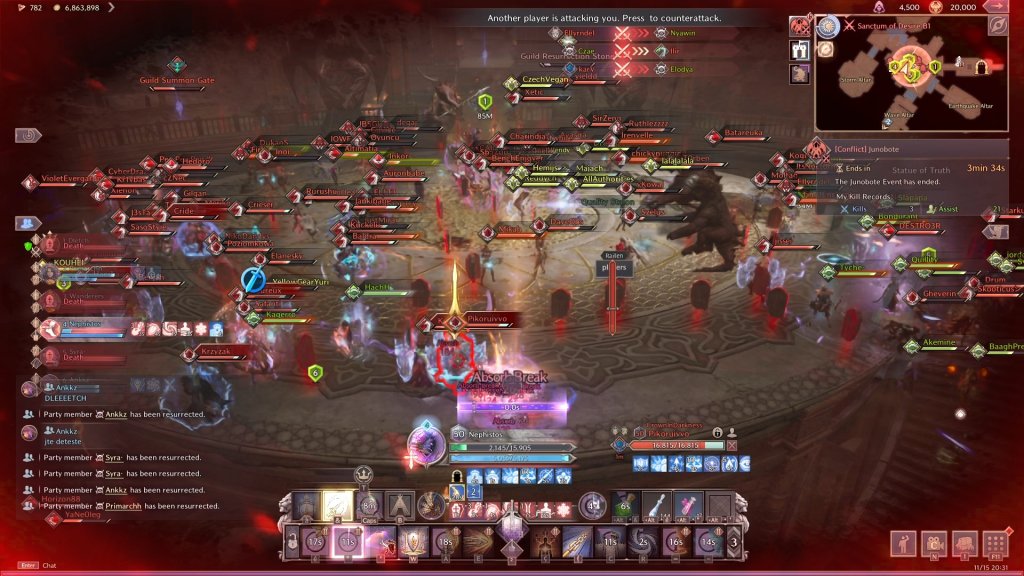1024x576 pixels.
Task: Open the grid main menu button
Action: [x=994, y=545]
